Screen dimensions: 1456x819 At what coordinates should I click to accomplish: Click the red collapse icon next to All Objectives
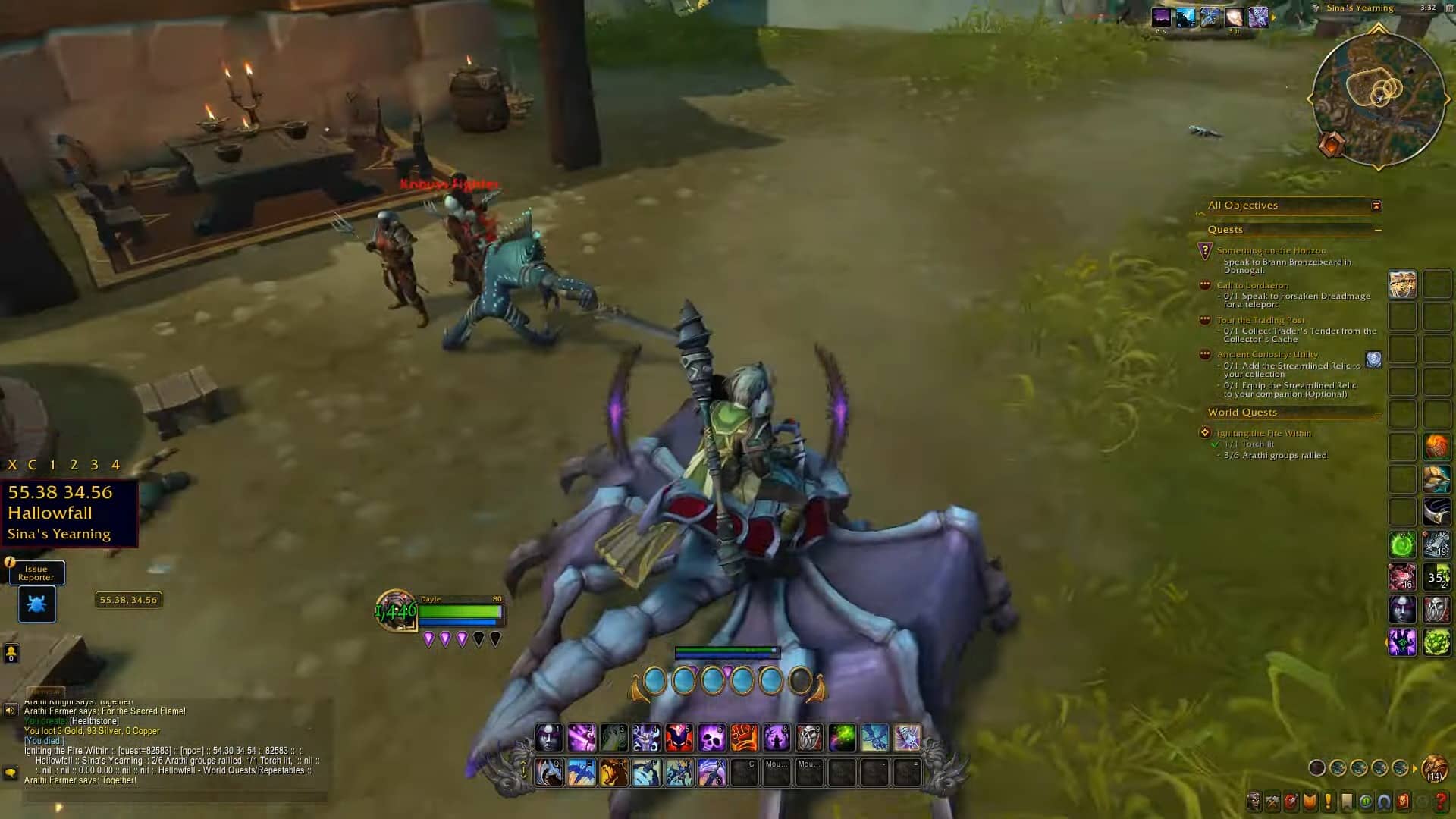pos(1377,206)
